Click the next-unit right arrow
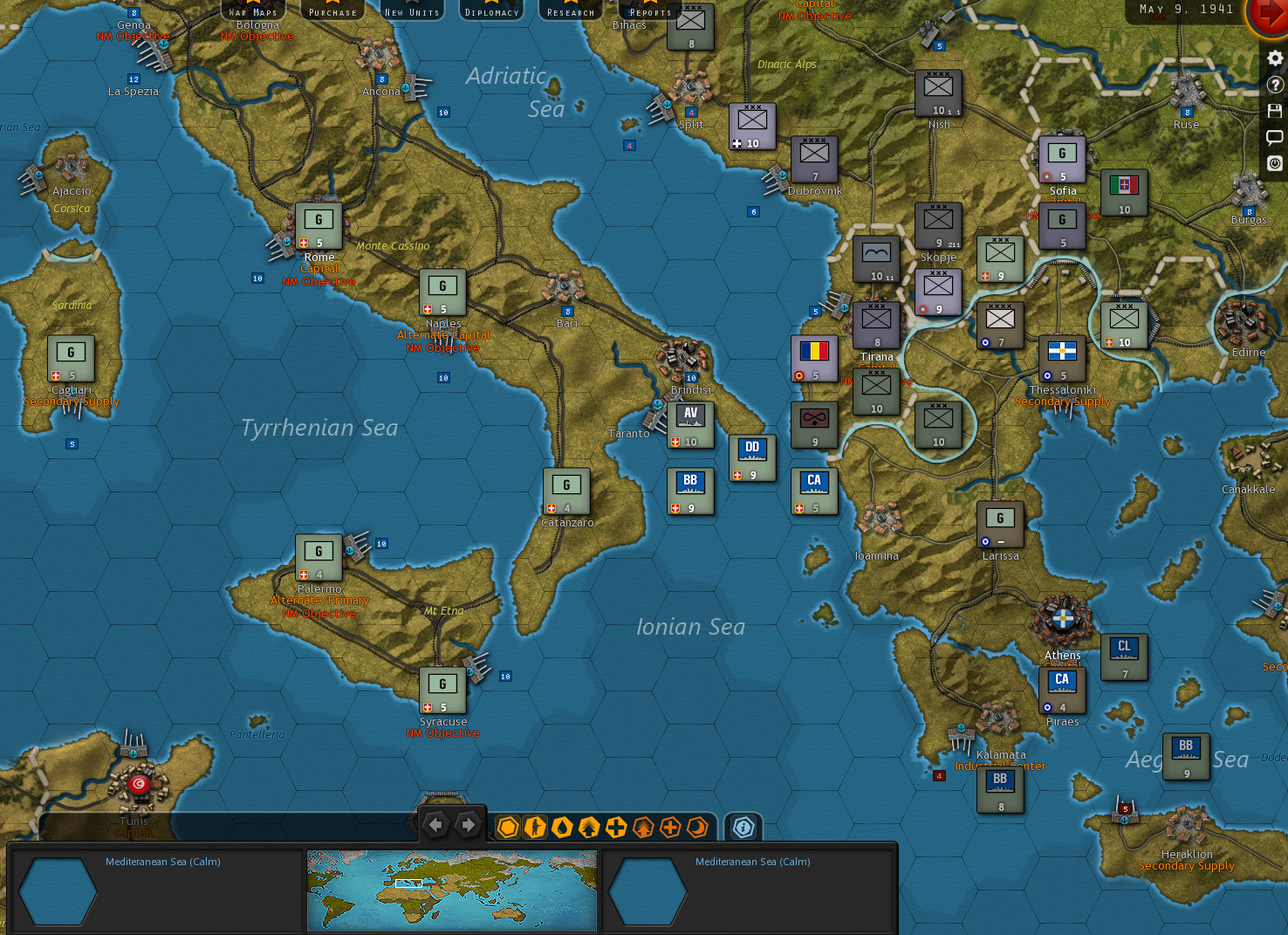 (x=469, y=823)
